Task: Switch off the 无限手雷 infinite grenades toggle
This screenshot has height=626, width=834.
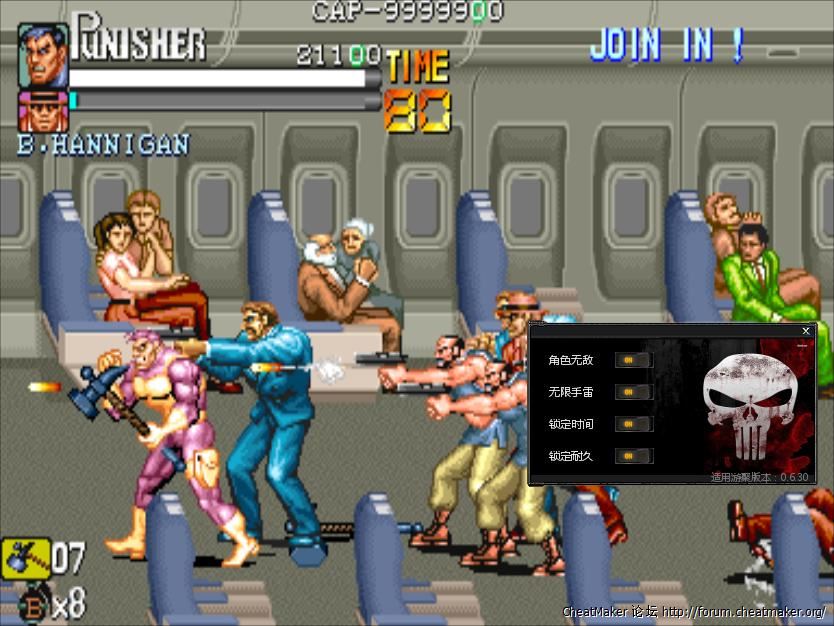Action: pyautogui.click(x=632, y=392)
